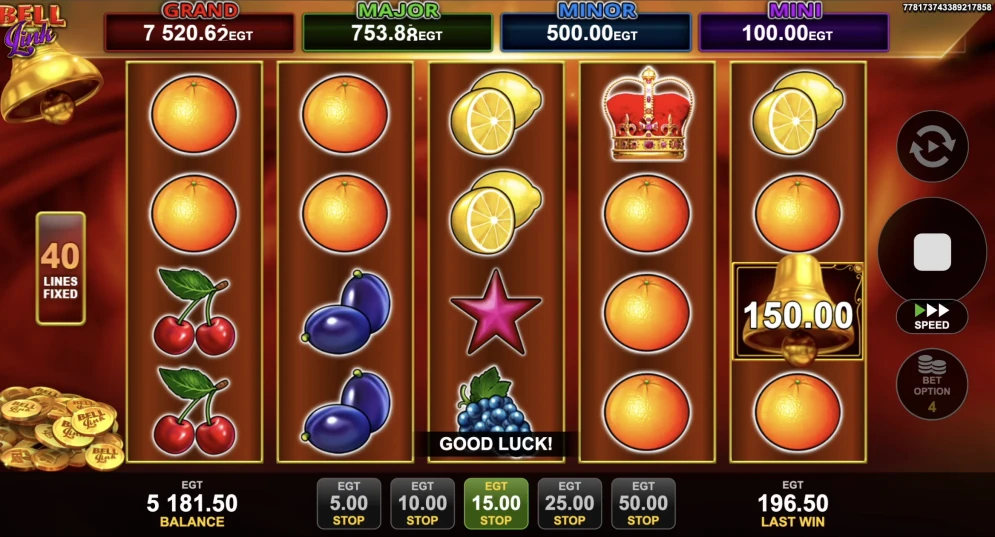
Task: Toggle the autoplay circular arrows button
Action: (932, 146)
